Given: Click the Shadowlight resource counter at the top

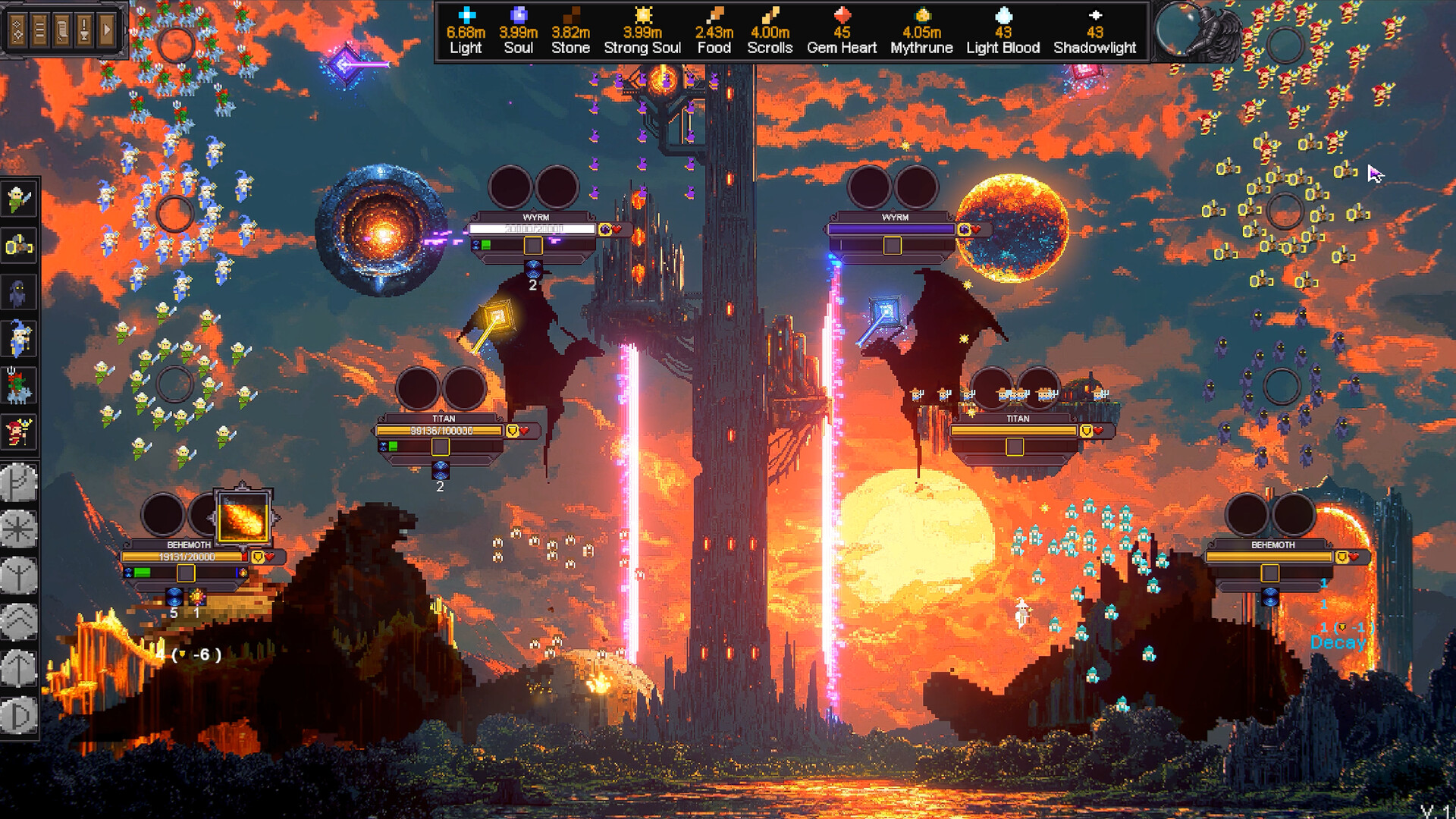Looking at the screenshot, I should [1094, 34].
